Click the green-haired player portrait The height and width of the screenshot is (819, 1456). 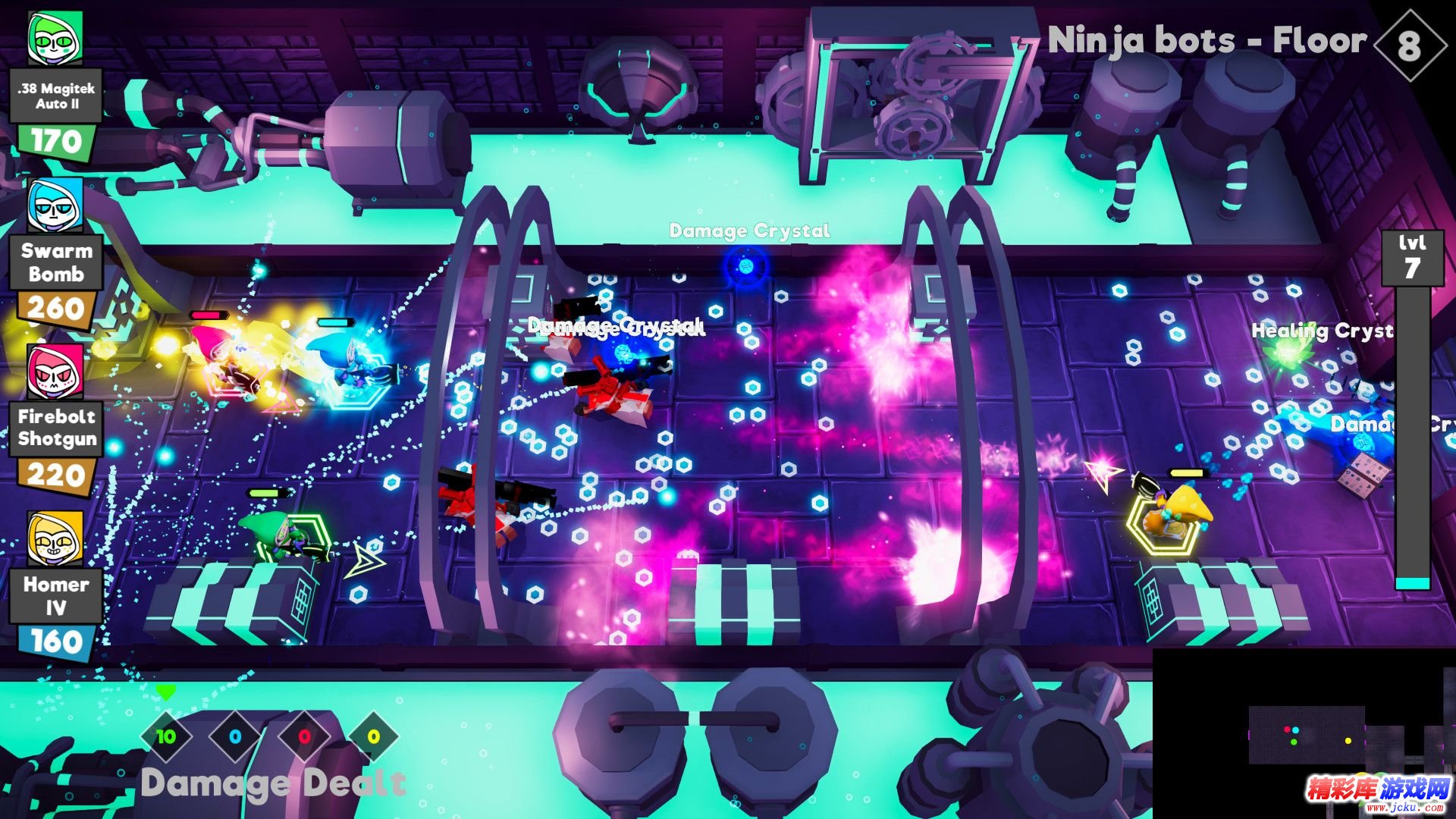55,38
